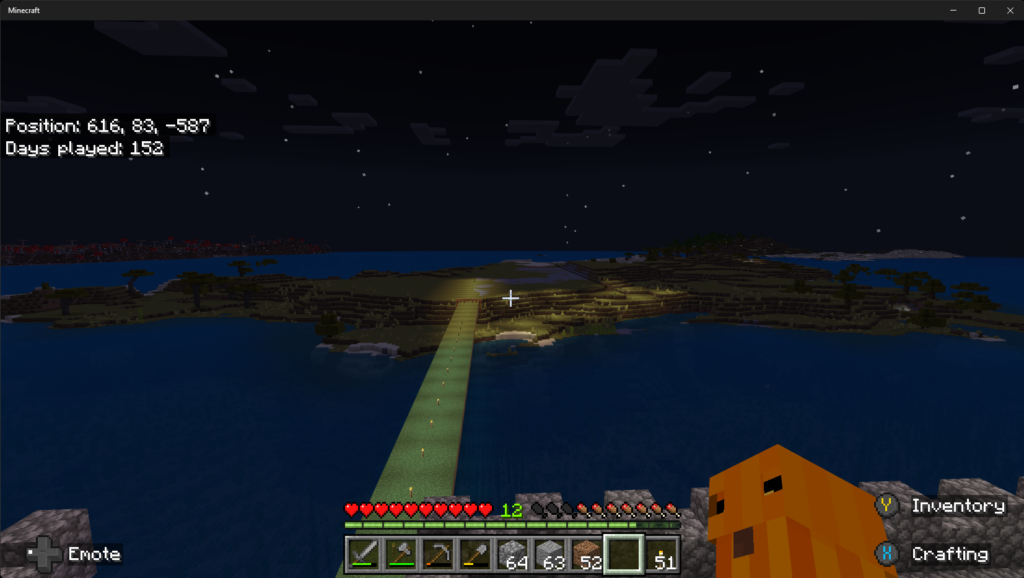Choose the torch stack of 51
1024x578 pixels.
point(662,554)
